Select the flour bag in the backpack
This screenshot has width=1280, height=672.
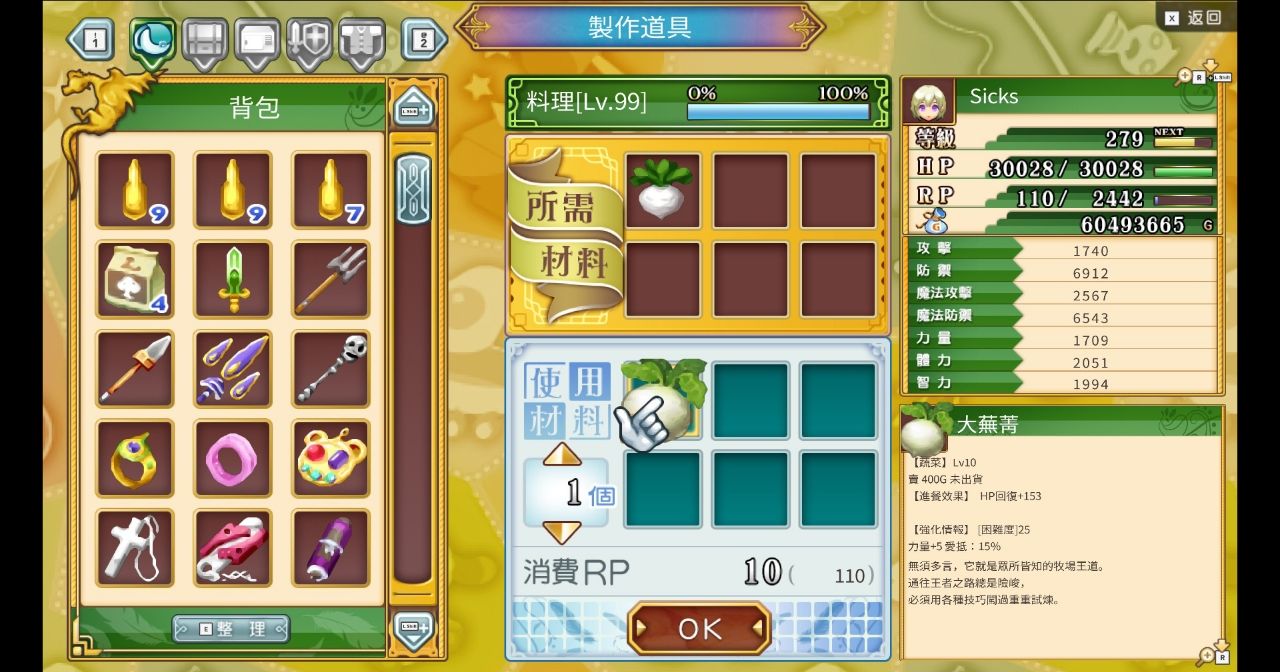pos(134,279)
